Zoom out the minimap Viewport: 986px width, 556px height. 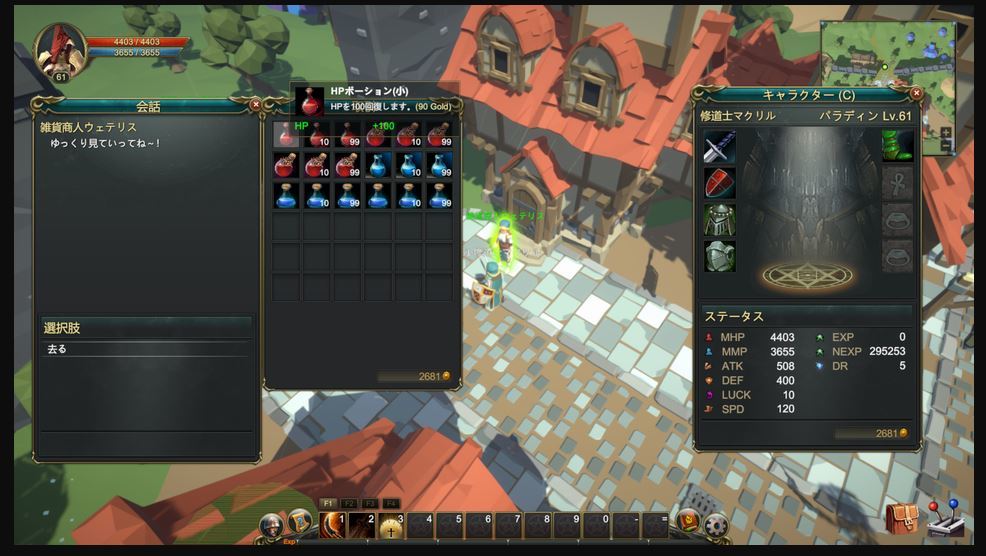[x=946, y=146]
